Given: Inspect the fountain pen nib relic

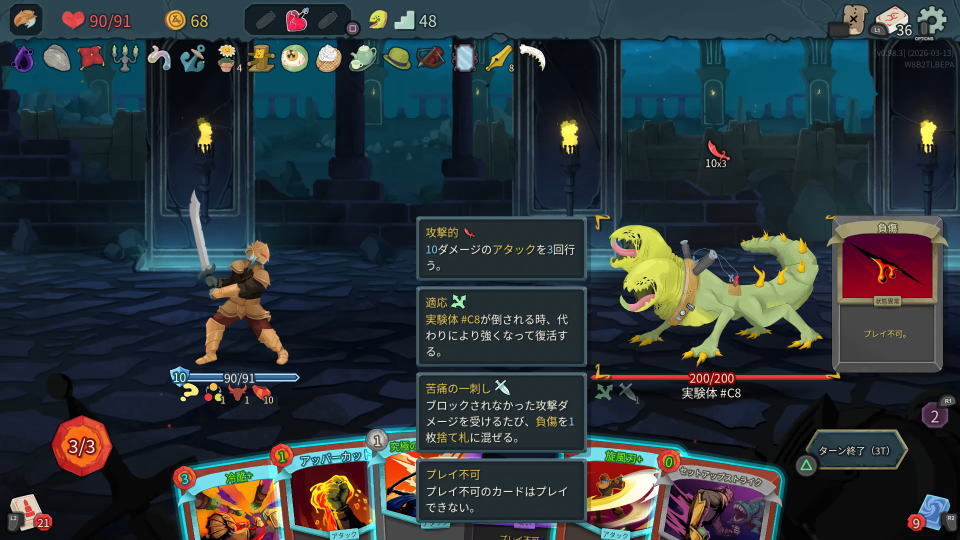Looking at the screenshot, I should pos(497,58).
